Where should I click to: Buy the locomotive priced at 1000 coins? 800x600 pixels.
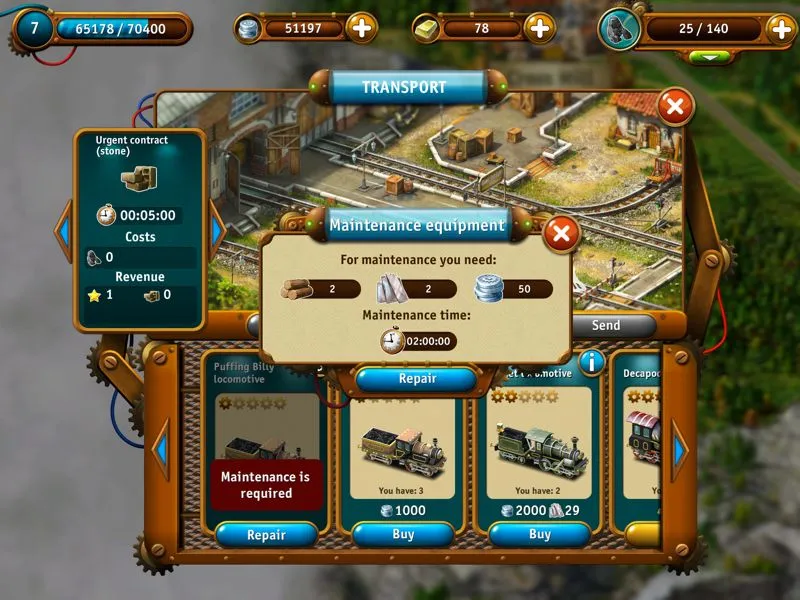(403, 535)
